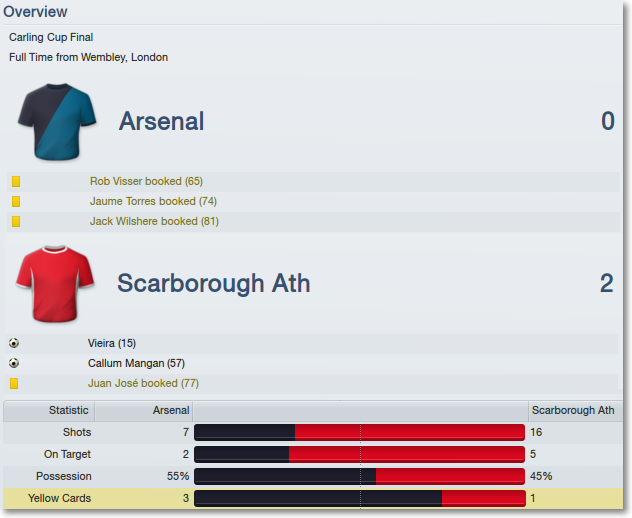Screen dimensions: 632x518
Task: Select Rob Visser's booking entry
Action: click(146, 182)
